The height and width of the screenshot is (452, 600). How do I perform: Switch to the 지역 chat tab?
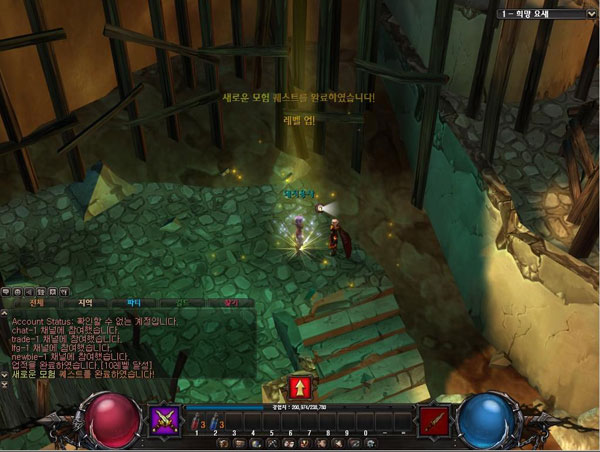click(x=85, y=301)
